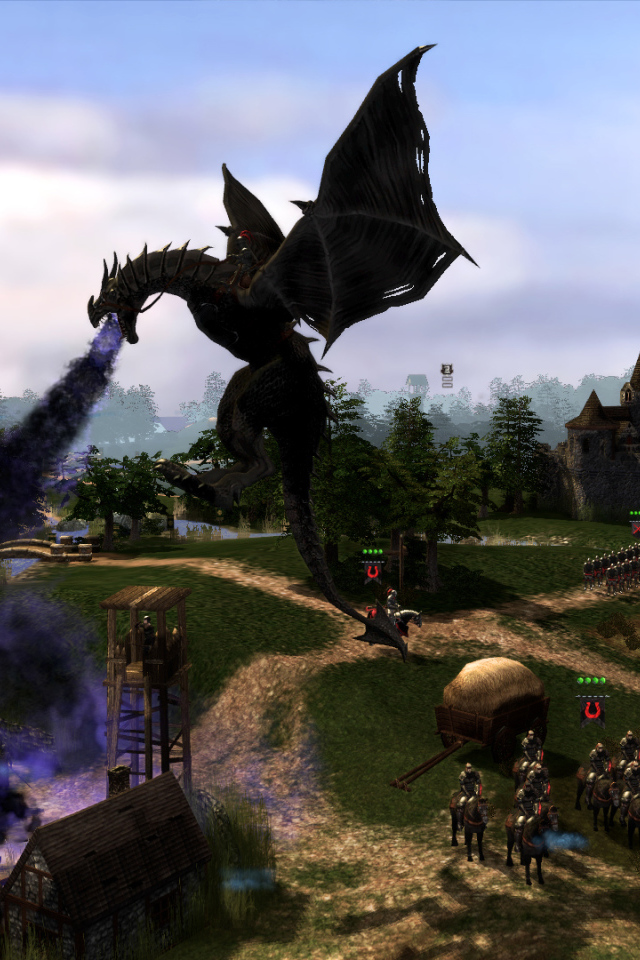Image resolution: width=640 pixels, height=960 pixels.
Task: Select the horseshoe banner beside the hay cart
Action: 592,710
